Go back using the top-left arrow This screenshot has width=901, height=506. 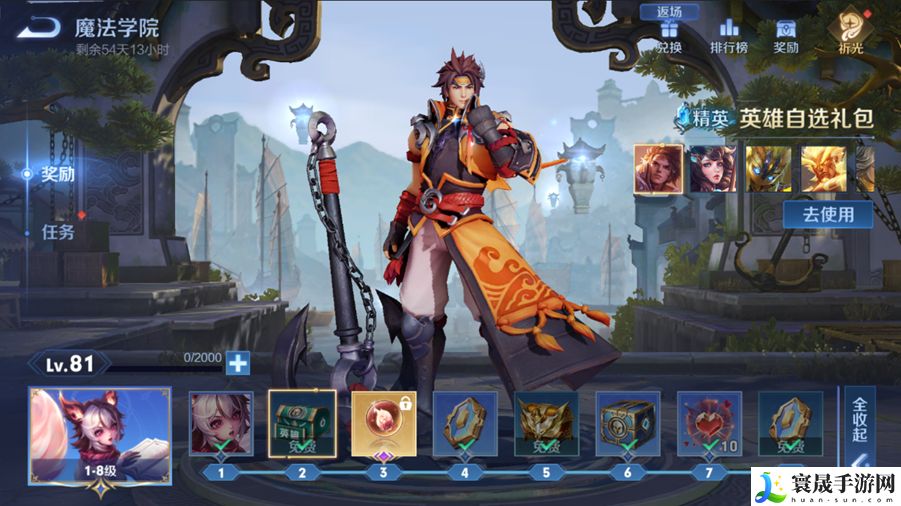pyautogui.click(x=38, y=27)
